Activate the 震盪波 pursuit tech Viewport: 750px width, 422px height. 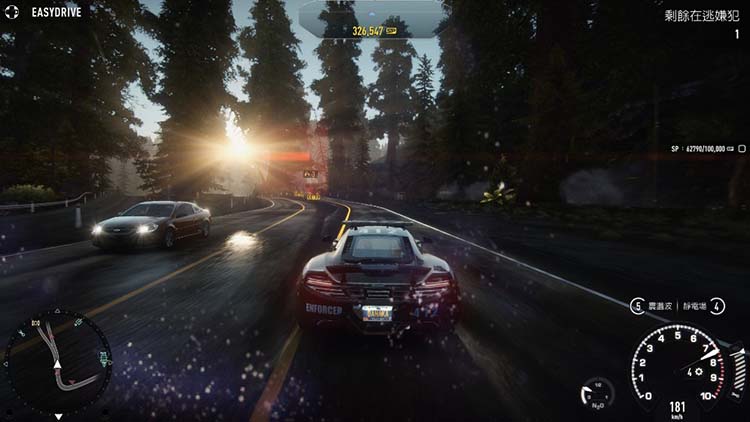point(650,306)
